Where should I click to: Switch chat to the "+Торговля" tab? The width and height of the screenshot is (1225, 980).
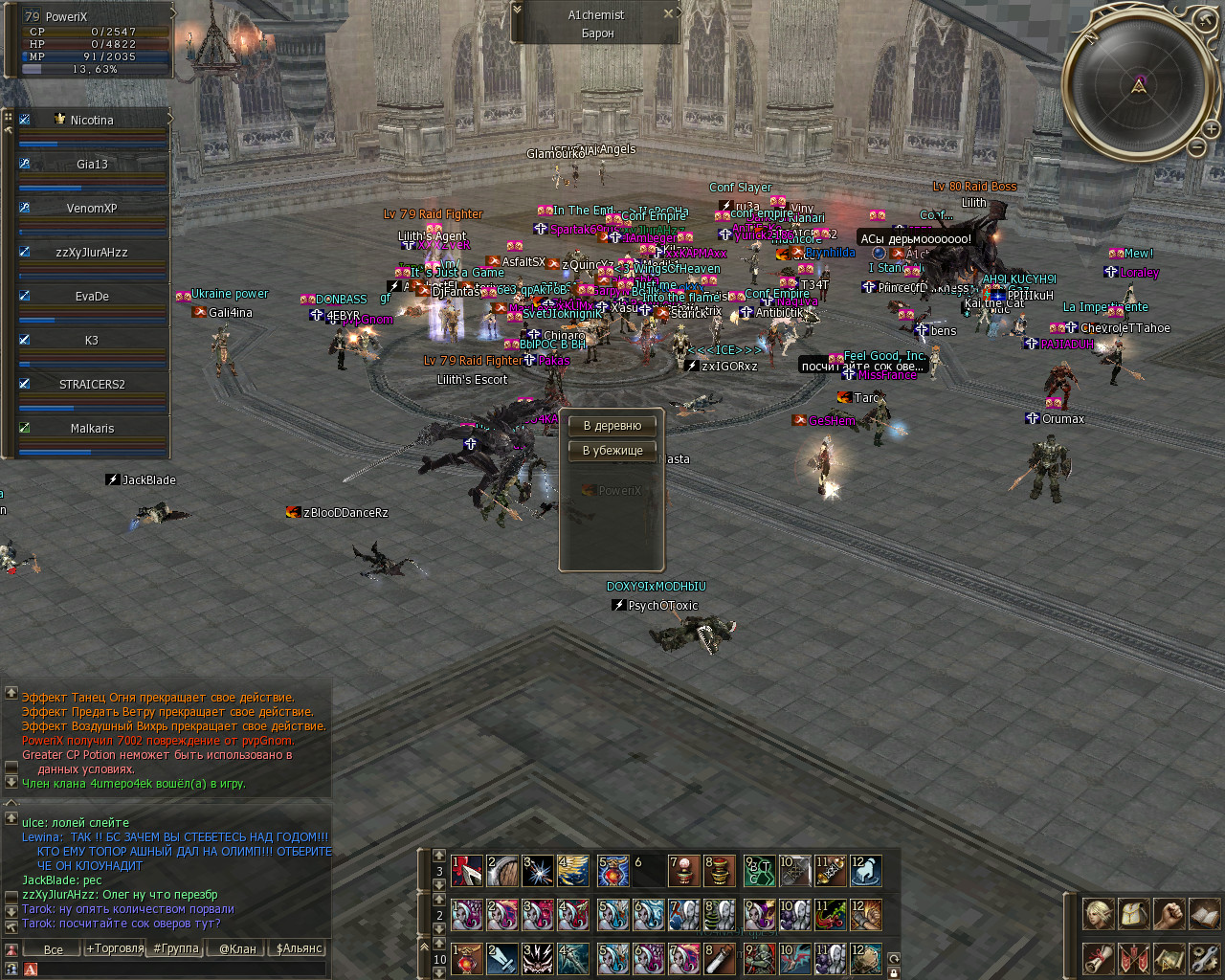coord(115,949)
